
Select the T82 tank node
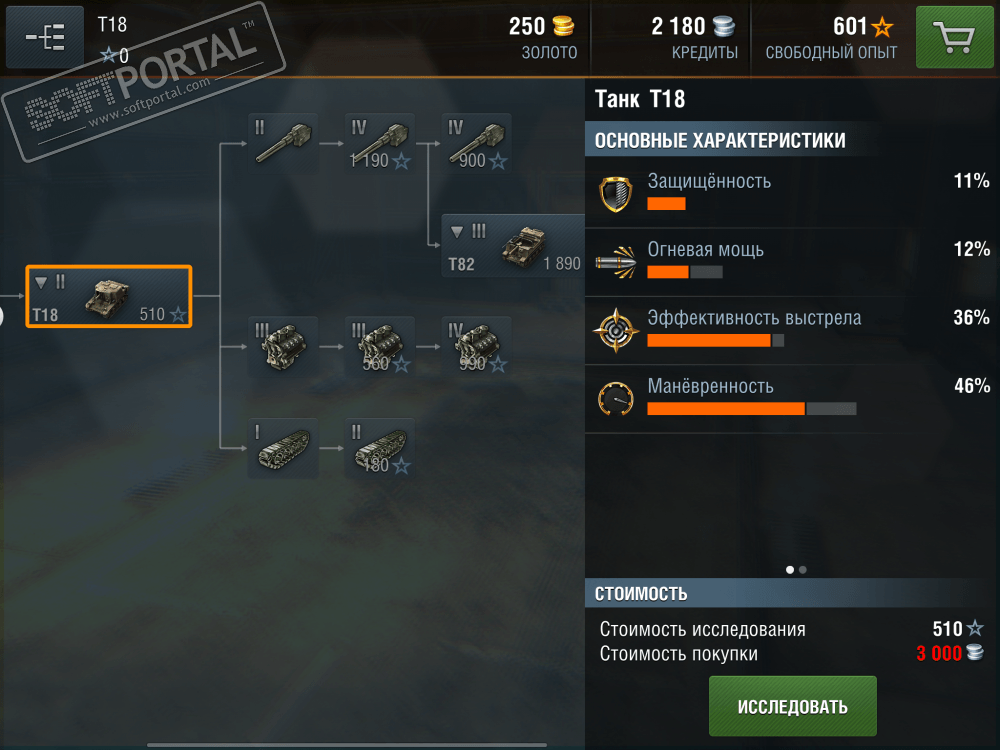coord(514,246)
